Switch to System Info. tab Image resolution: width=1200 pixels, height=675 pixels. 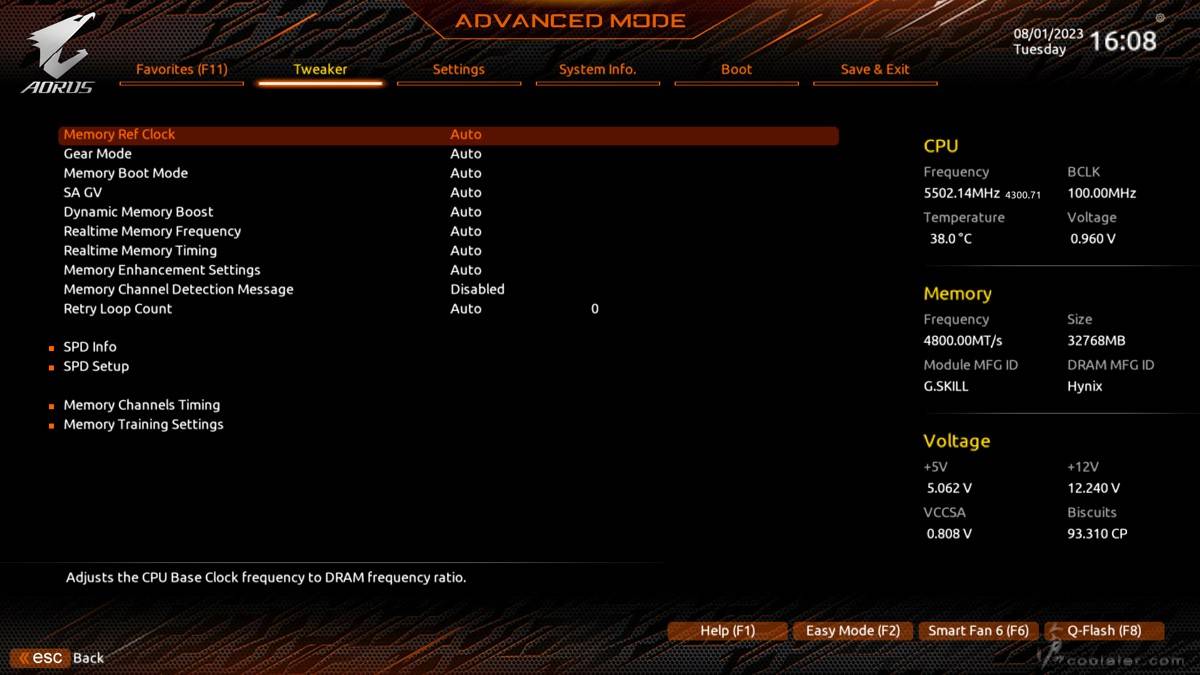tap(597, 69)
